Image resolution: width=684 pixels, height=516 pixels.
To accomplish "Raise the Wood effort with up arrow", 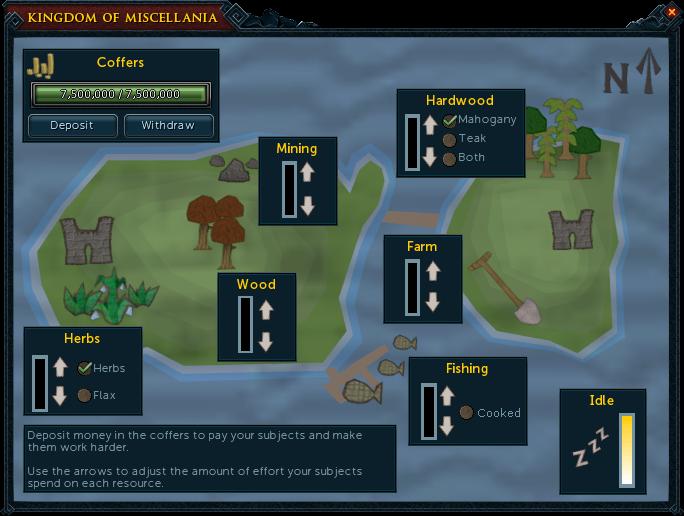I will pos(266,308).
